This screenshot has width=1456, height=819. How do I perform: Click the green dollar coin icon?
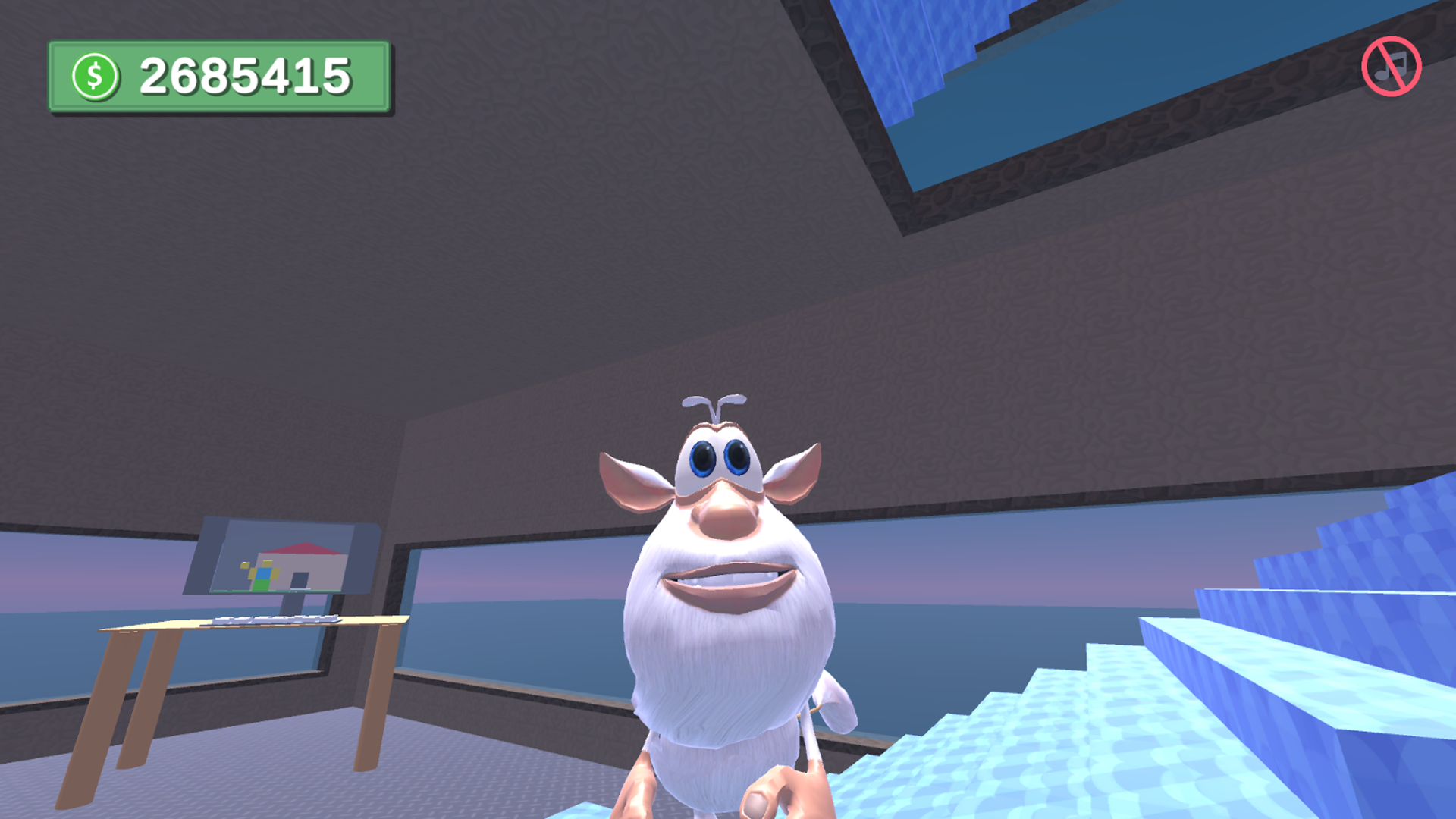pyautogui.click(x=96, y=74)
